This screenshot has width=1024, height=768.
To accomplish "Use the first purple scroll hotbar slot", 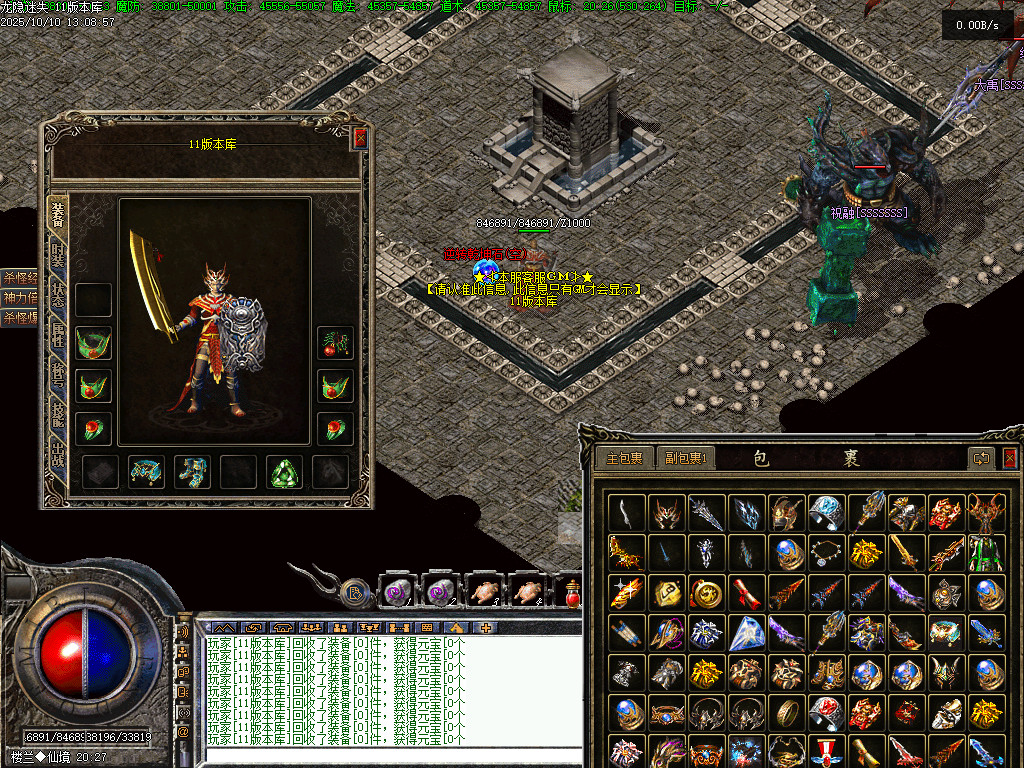I will pos(394,591).
